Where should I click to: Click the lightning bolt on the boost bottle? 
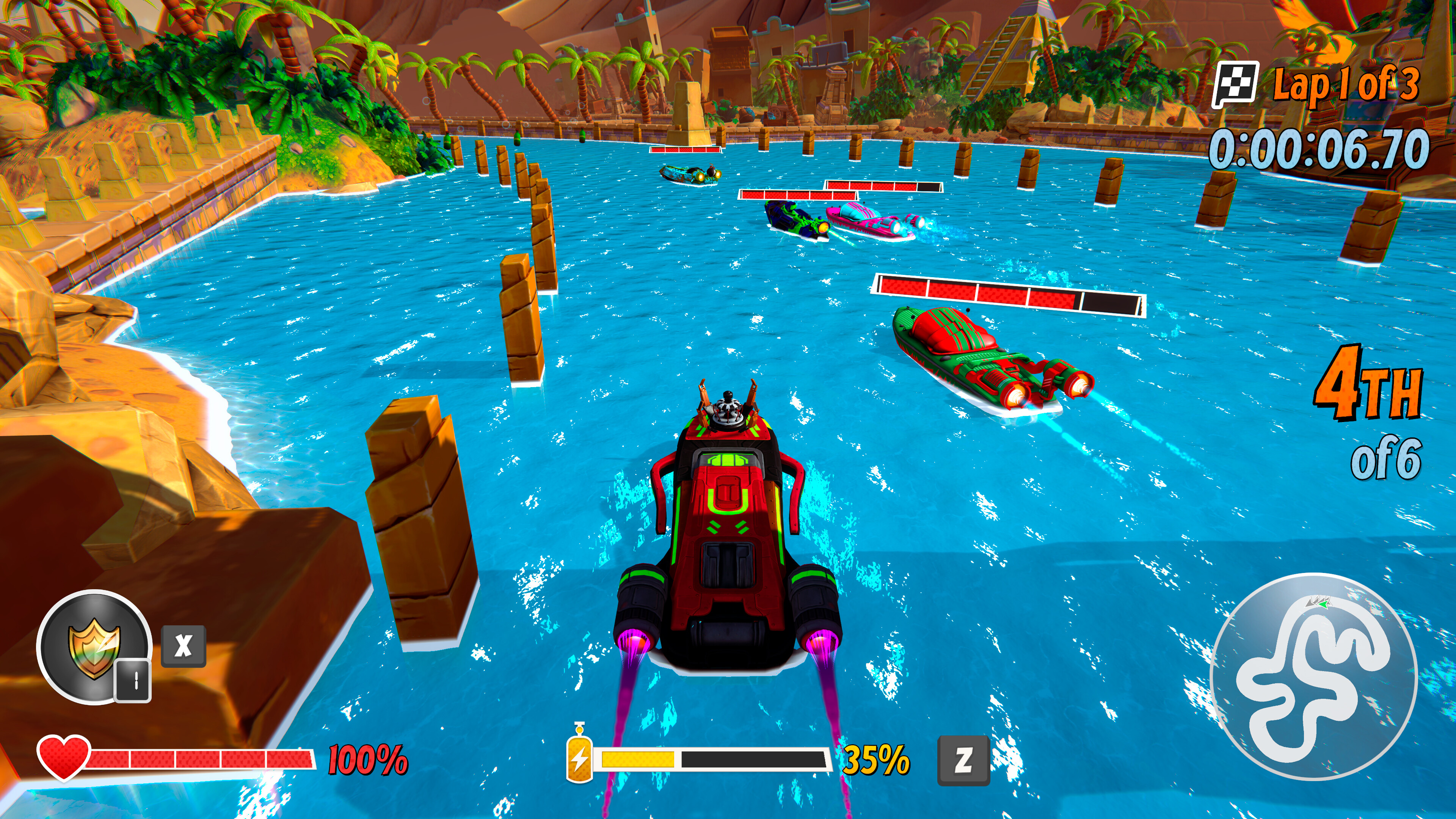(x=580, y=760)
